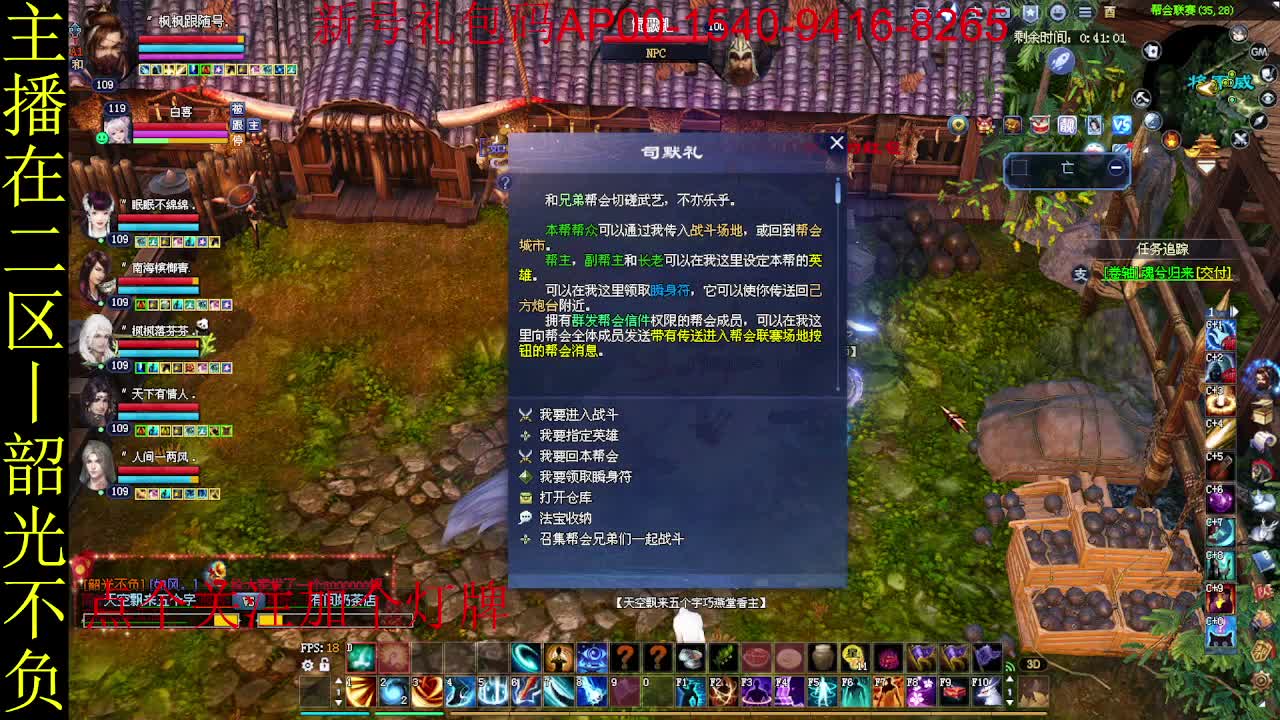Screen dimensions: 1280x720
Task: Click the VS badge icon above the minimap bar
Action: tap(1121, 127)
